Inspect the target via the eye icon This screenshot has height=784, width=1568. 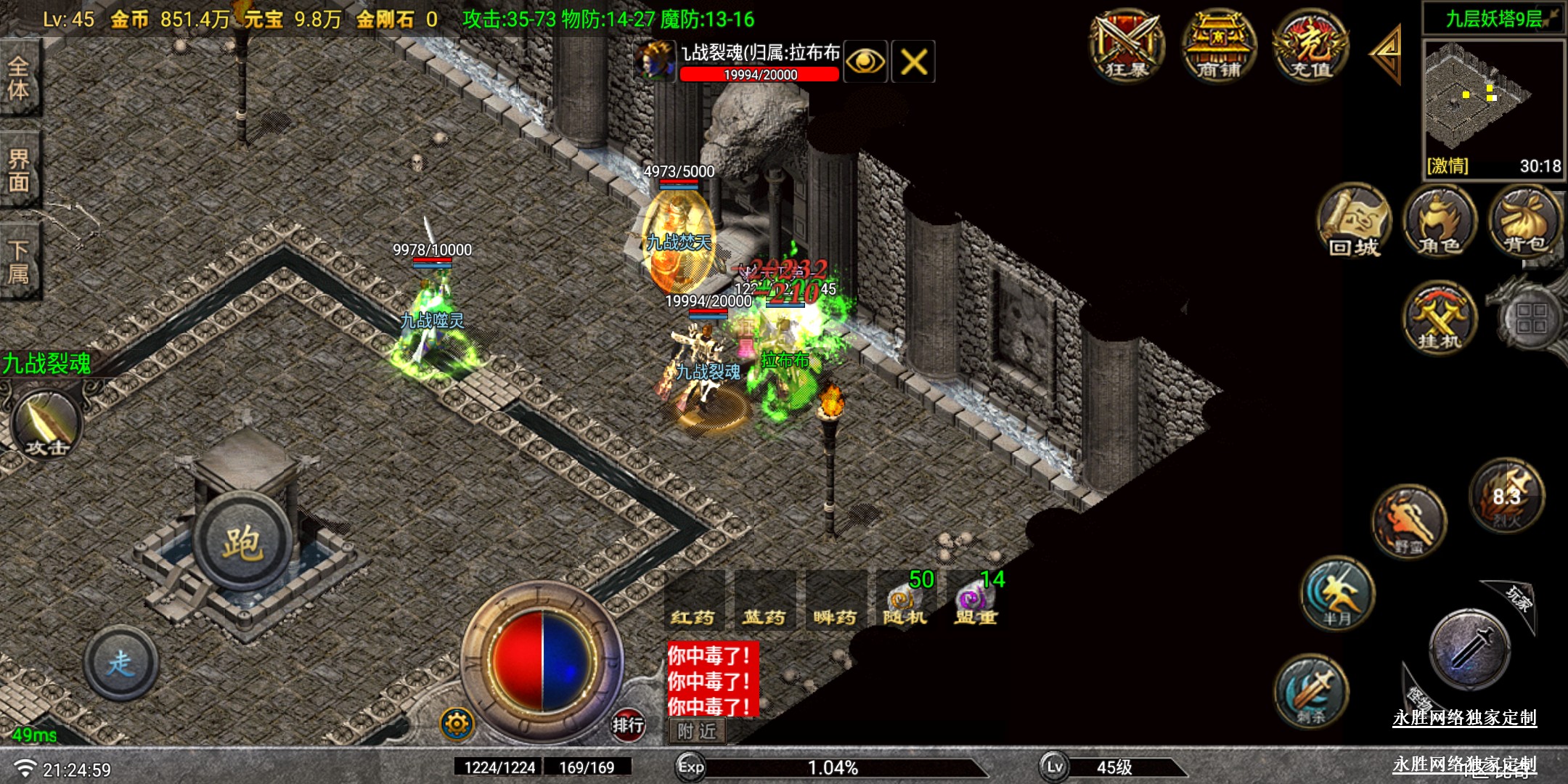pyautogui.click(x=865, y=62)
